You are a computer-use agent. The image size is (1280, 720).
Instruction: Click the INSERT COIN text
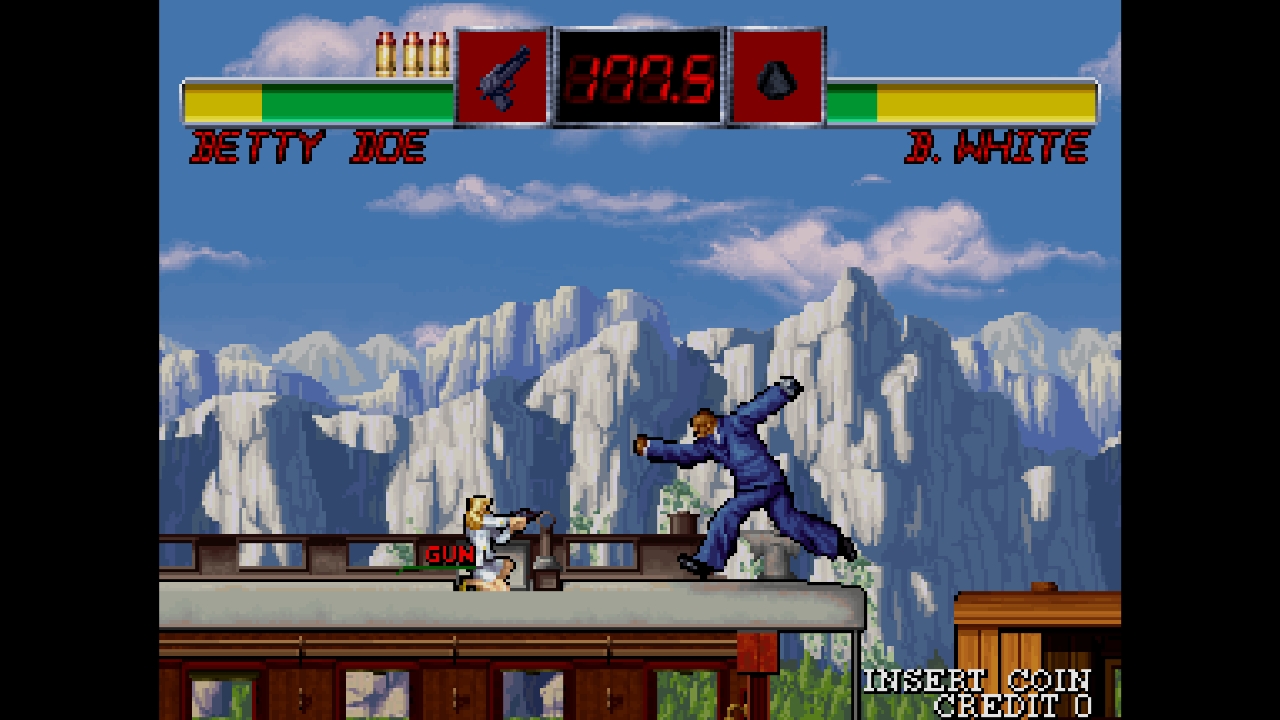[978, 677]
